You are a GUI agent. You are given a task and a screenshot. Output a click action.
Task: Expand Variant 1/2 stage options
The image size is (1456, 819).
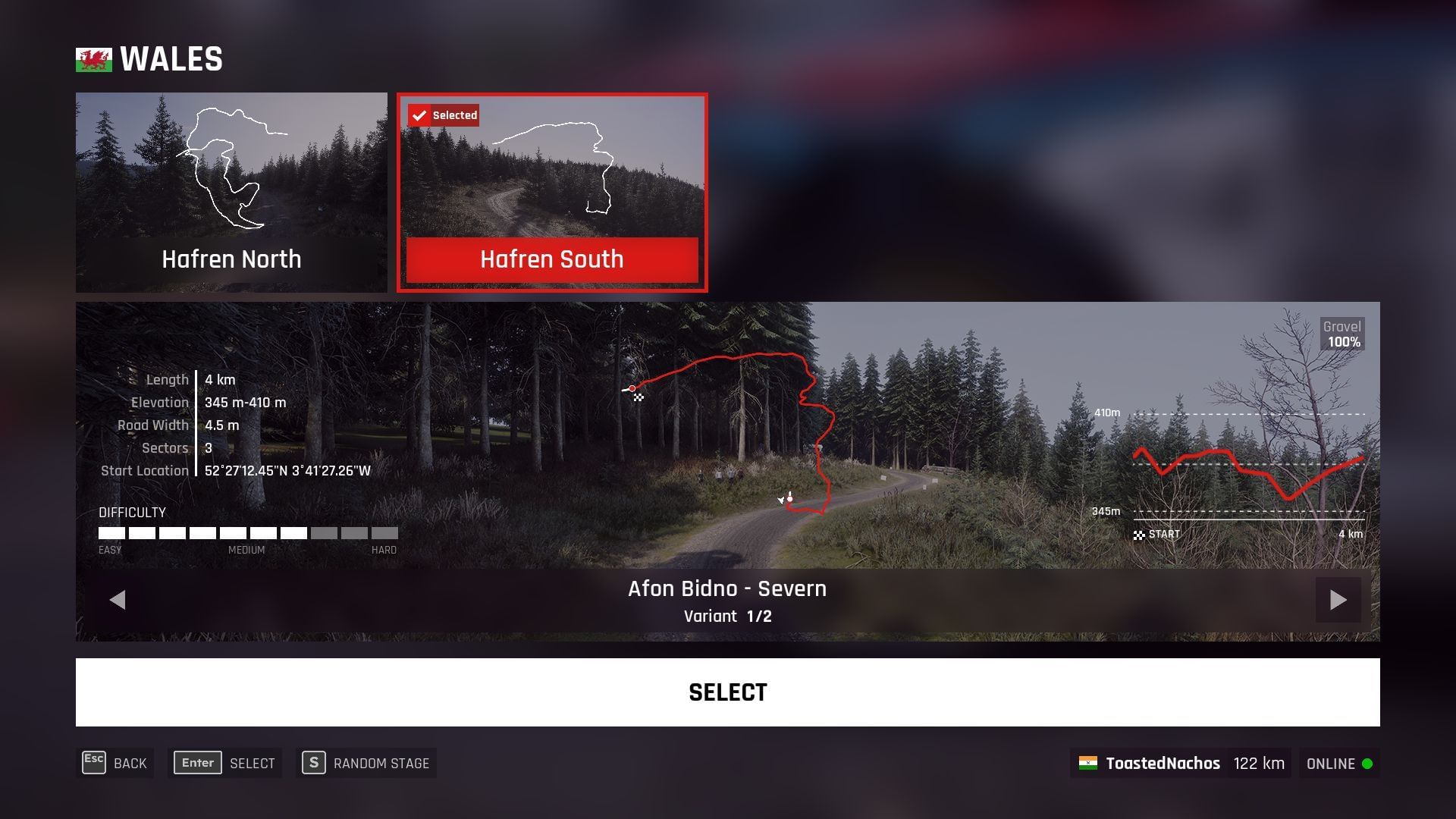[x=727, y=616]
